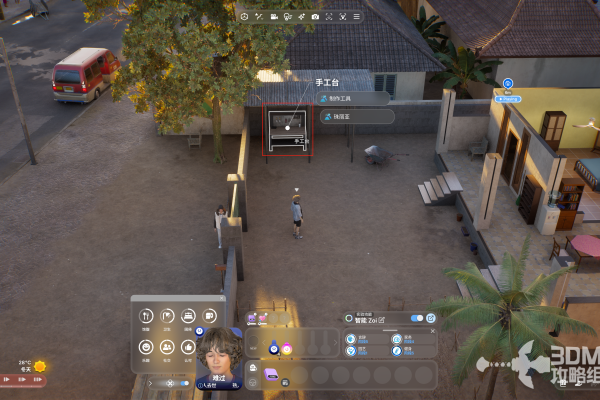Open the social need two-people icon
The height and width of the screenshot is (400, 600).
point(167,348)
